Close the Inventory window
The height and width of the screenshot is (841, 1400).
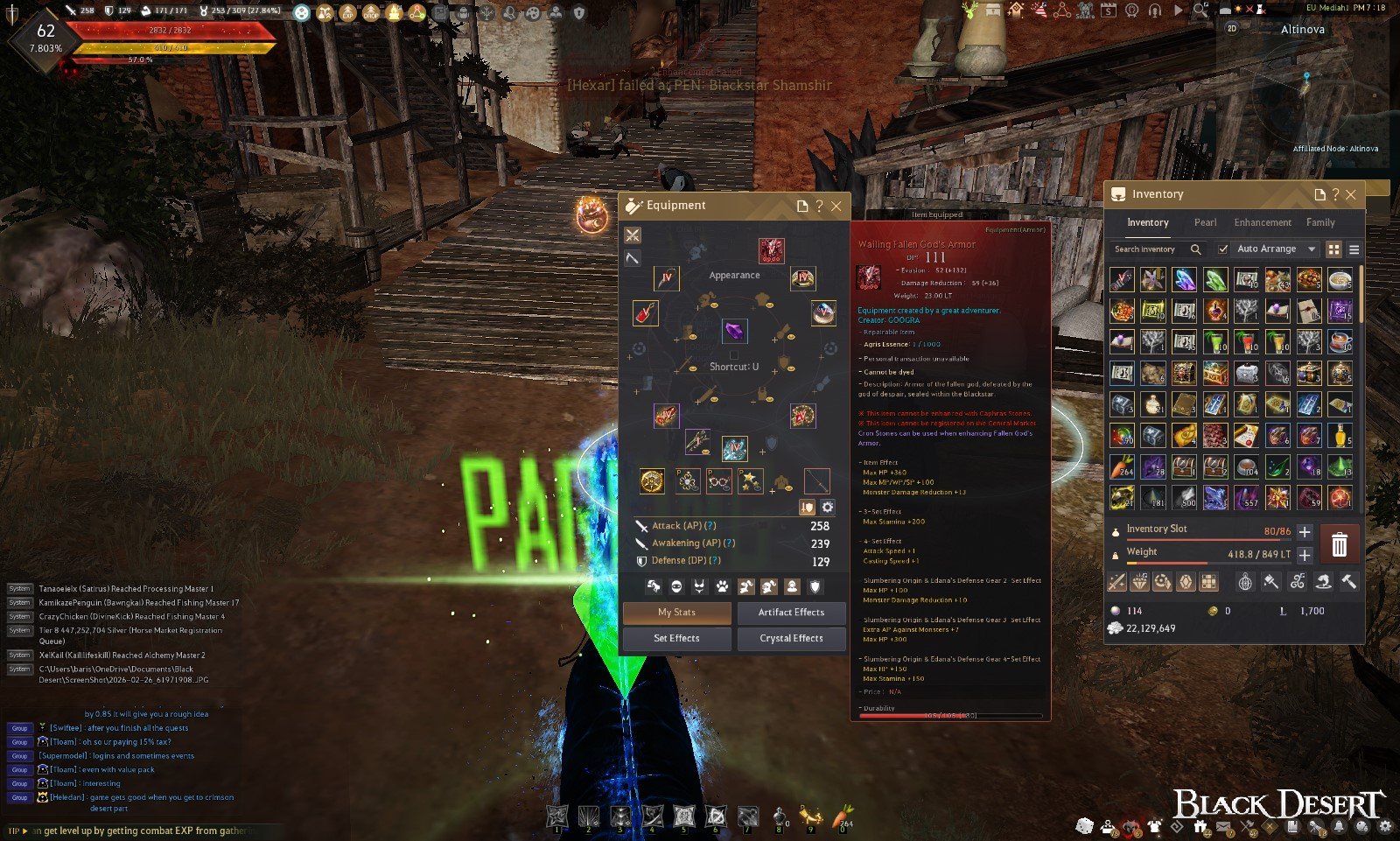[1351, 194]
